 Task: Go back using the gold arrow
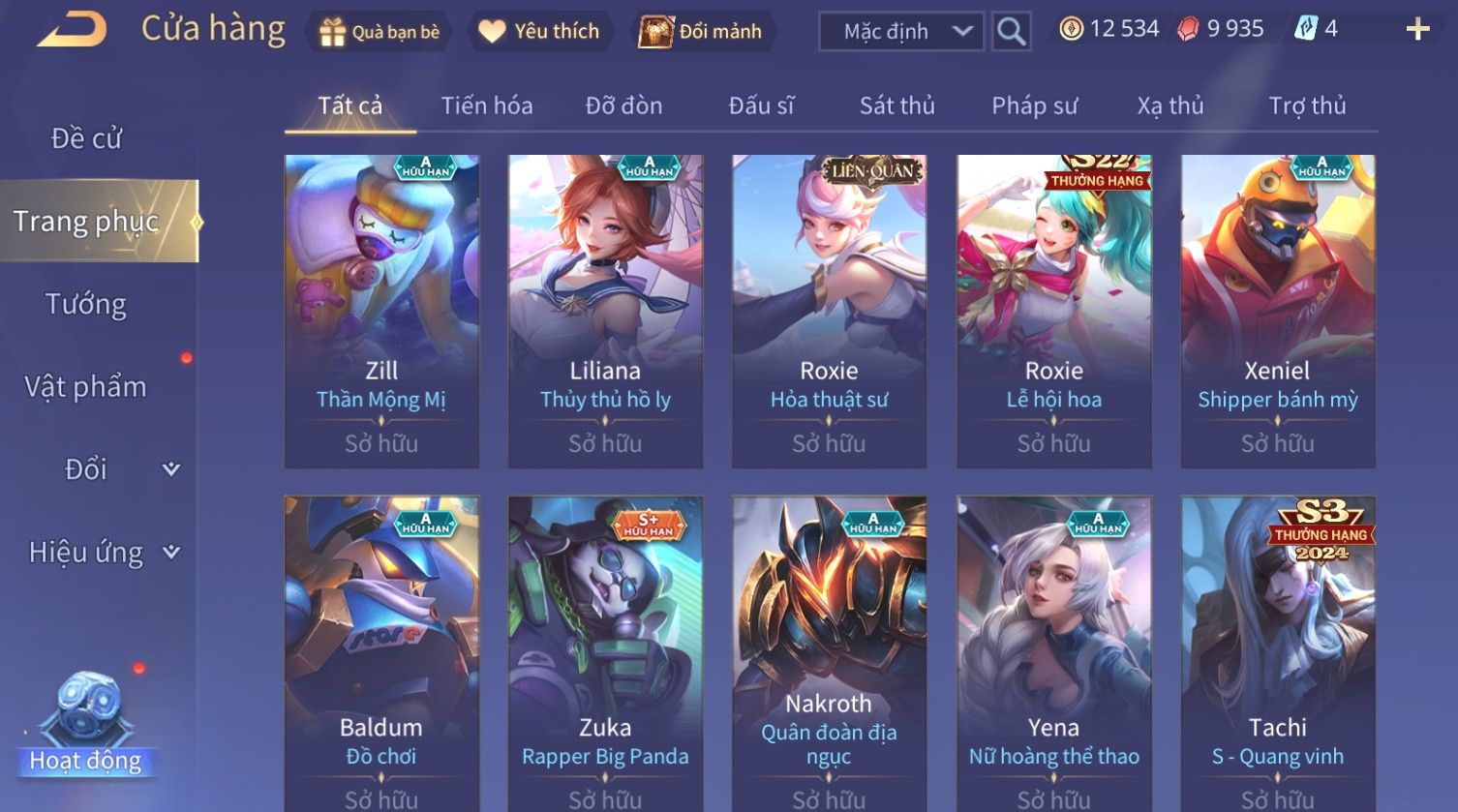(x=72, y=31)
